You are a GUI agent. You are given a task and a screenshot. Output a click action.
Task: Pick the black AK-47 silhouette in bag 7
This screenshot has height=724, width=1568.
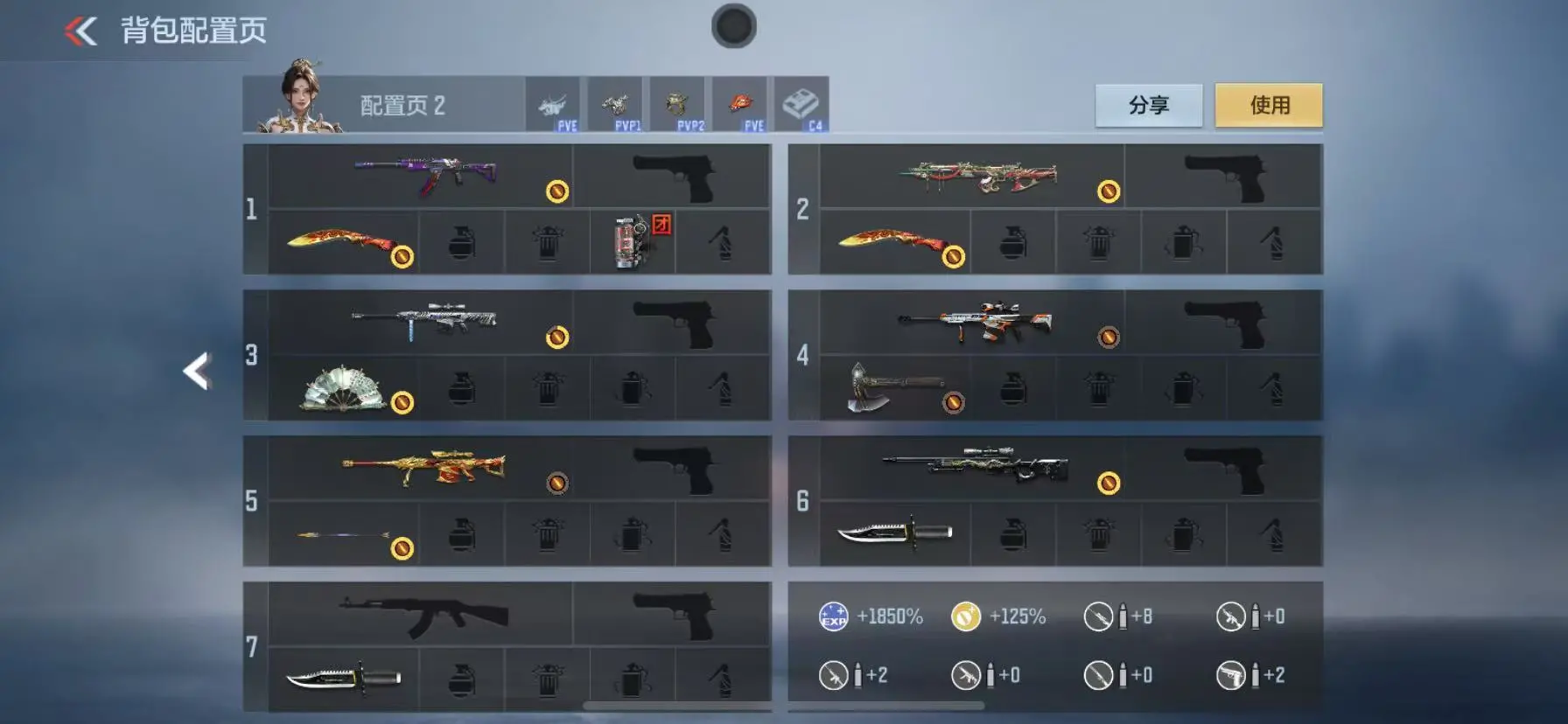tap(423, 615)
